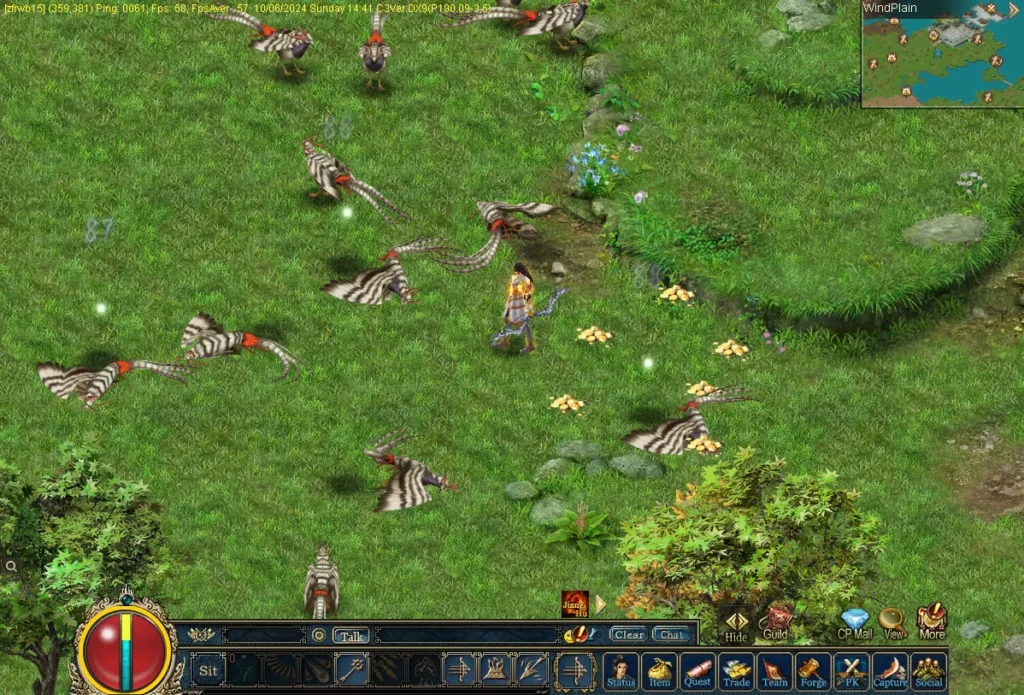The image size is (1024, 695).
Task: Show the Quest log
Action: tap(698, 670)
